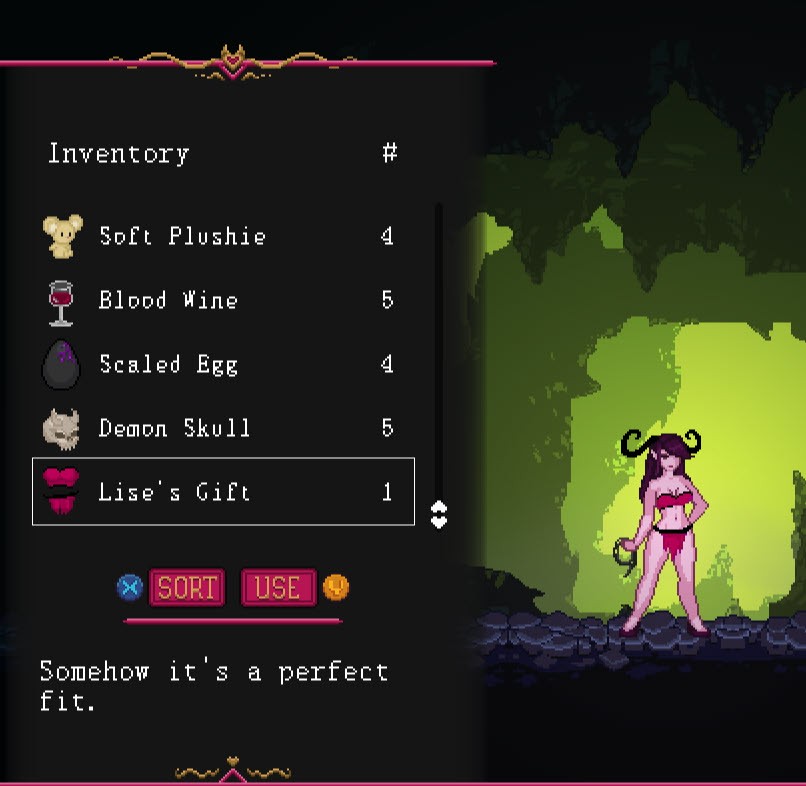The image size is (806, 786).
Task: Highlight Lise's Gift in the list
Action: coord(222,491)
